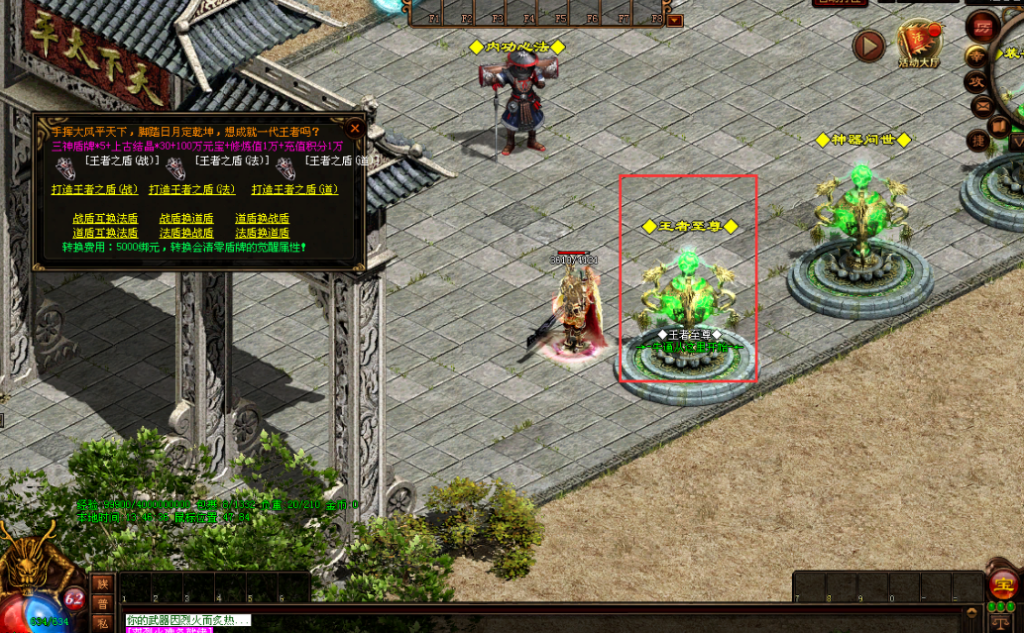Choose 打造王者之盾(法) forge link

(x=193, y=189)
